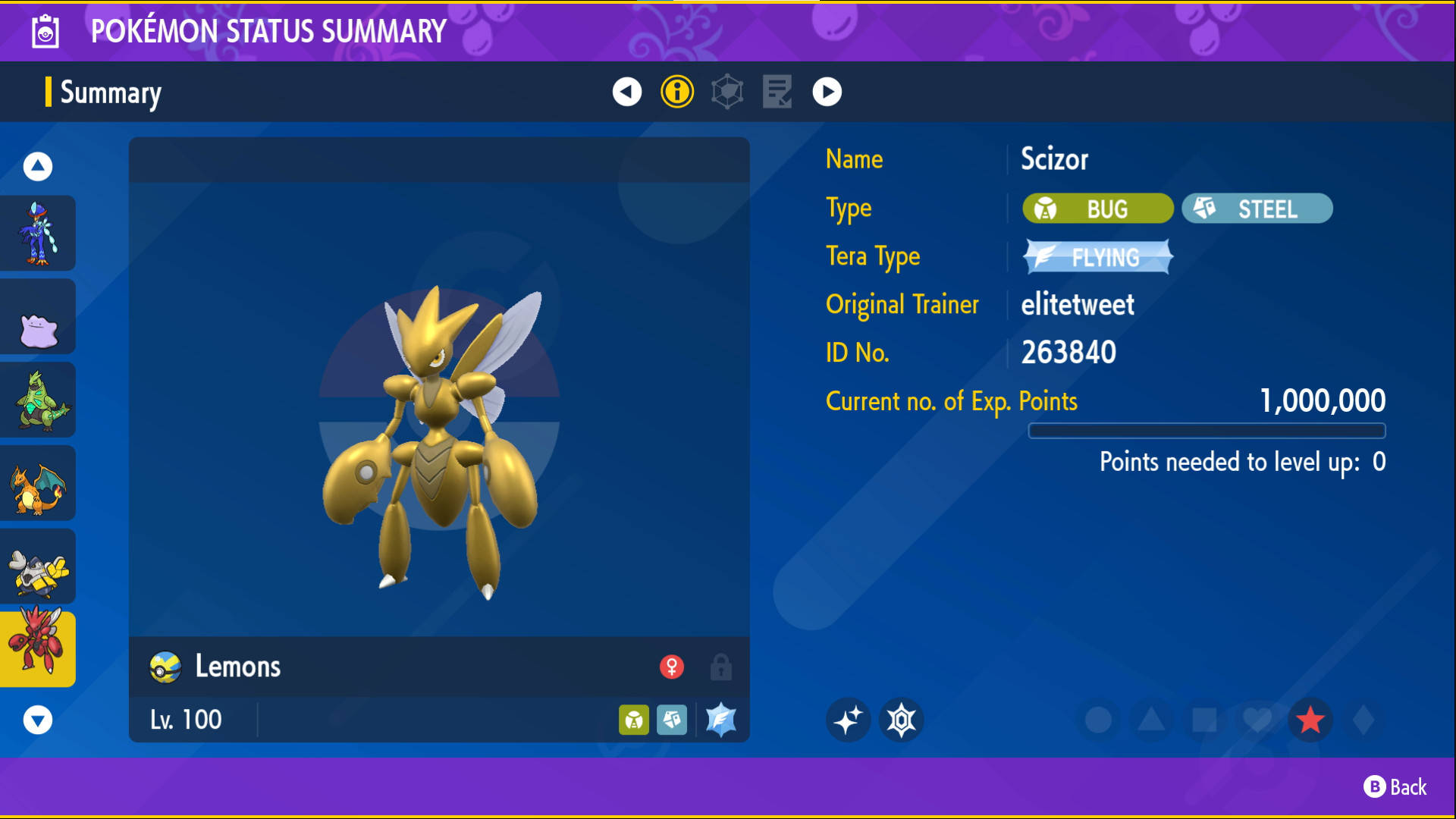The image size is (1456, 819).
Task: Toggle the heart marking
Action: click(1257, 720)
